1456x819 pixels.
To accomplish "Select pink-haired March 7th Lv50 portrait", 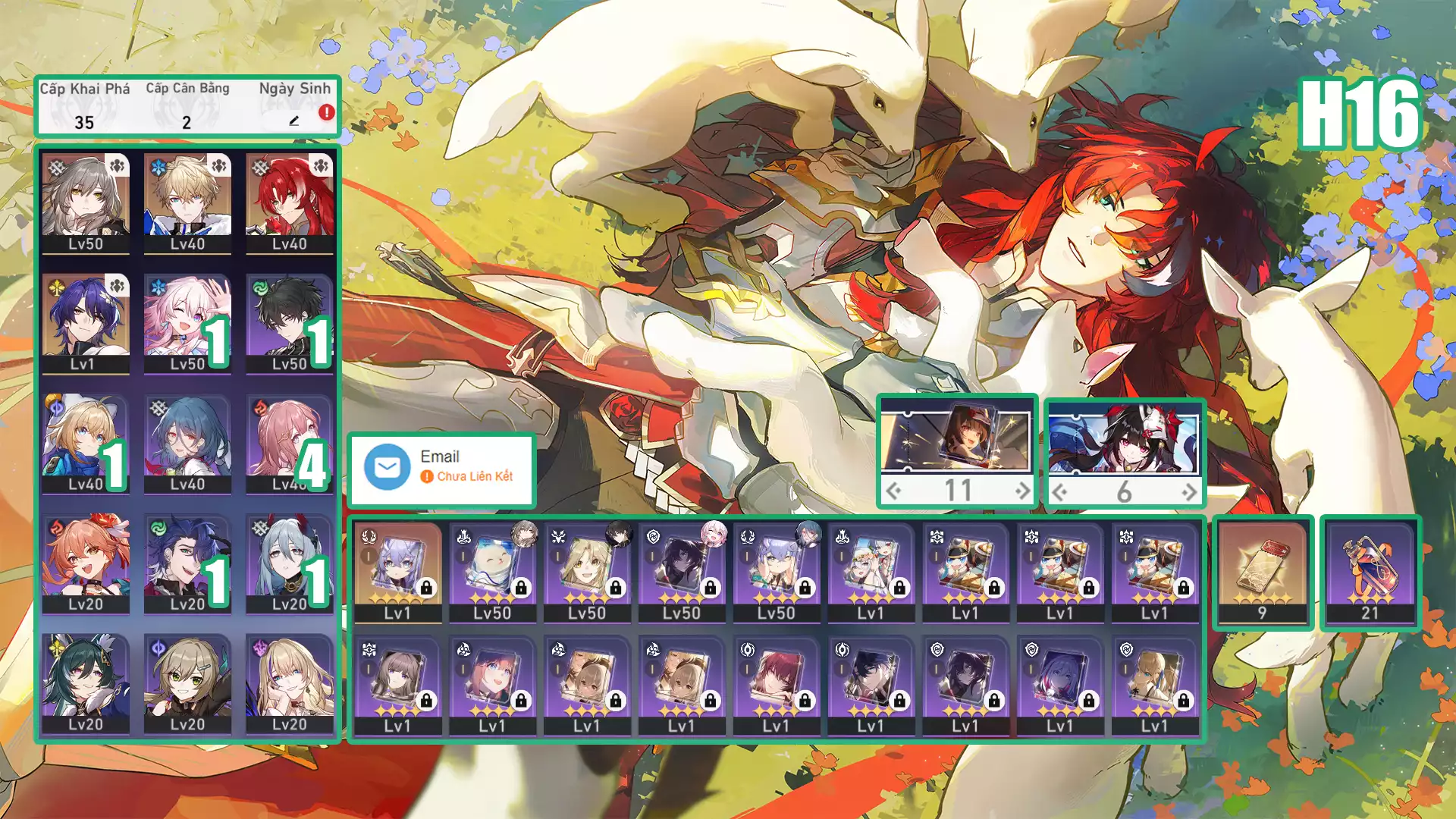I will point(187,323).
